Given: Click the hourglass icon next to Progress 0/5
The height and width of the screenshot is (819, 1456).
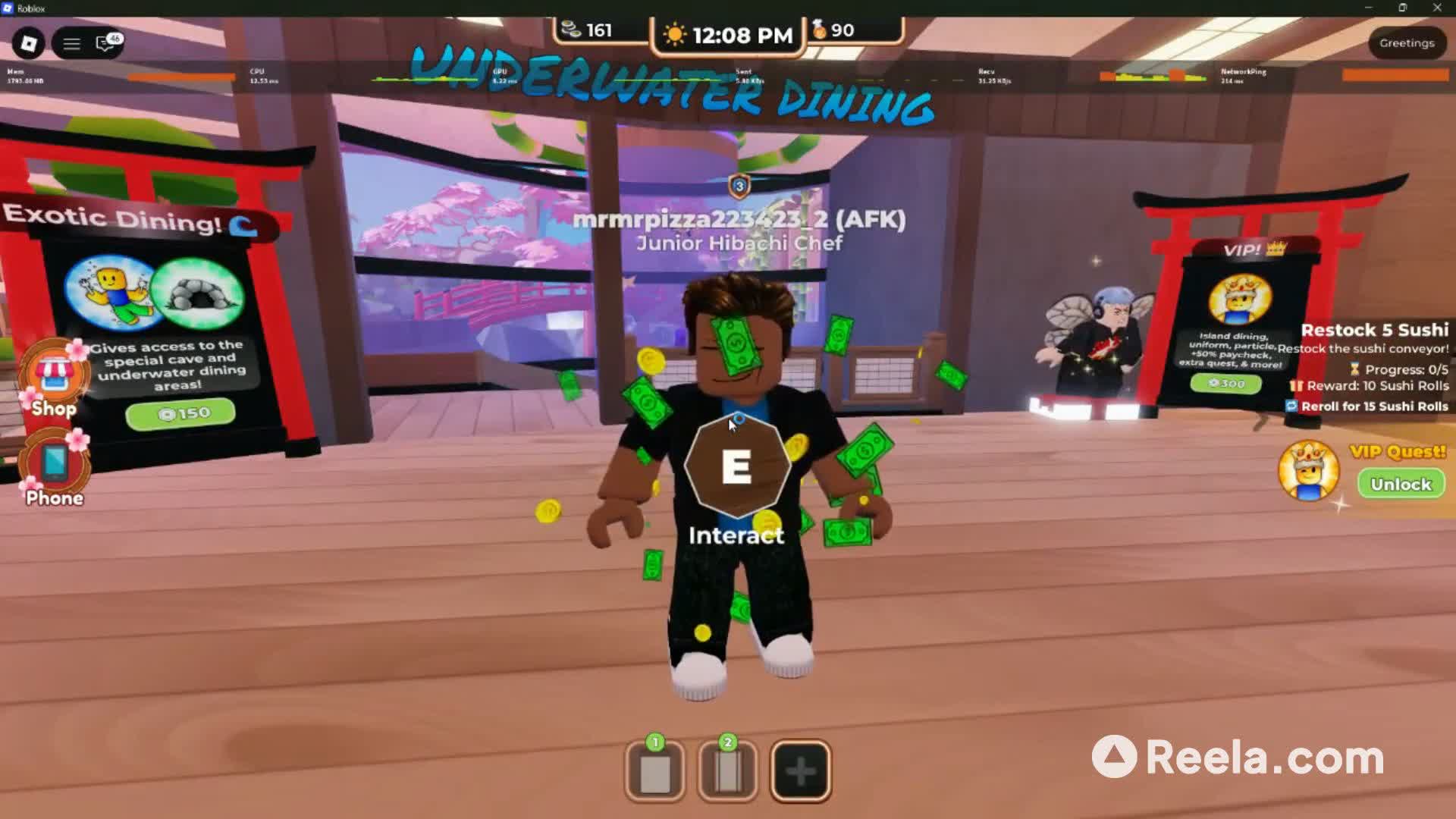Looking at the screenshot, I should click(1355, 371).
